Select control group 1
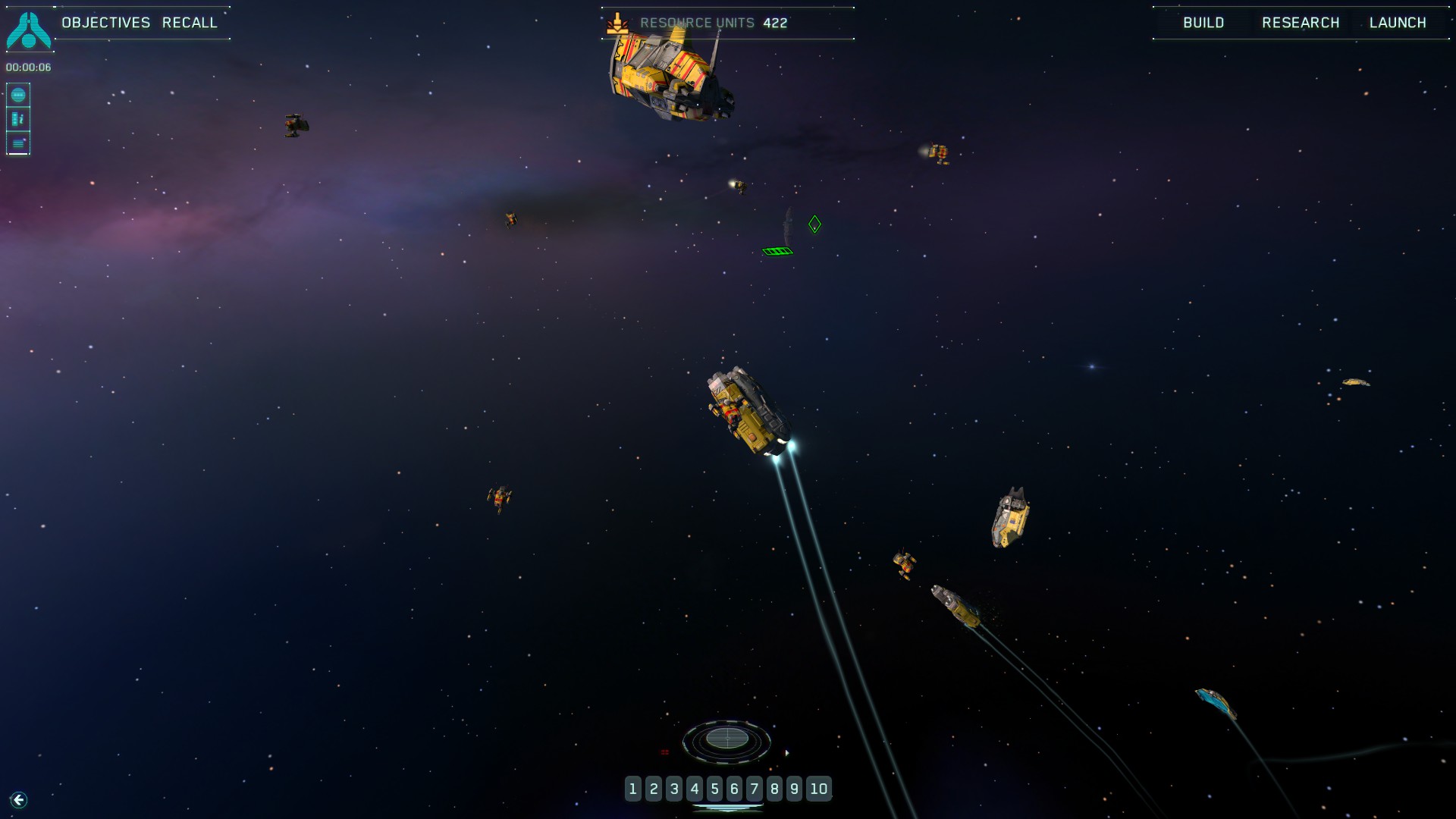Viewport: 1456px width, 819px height. [633, 789]
